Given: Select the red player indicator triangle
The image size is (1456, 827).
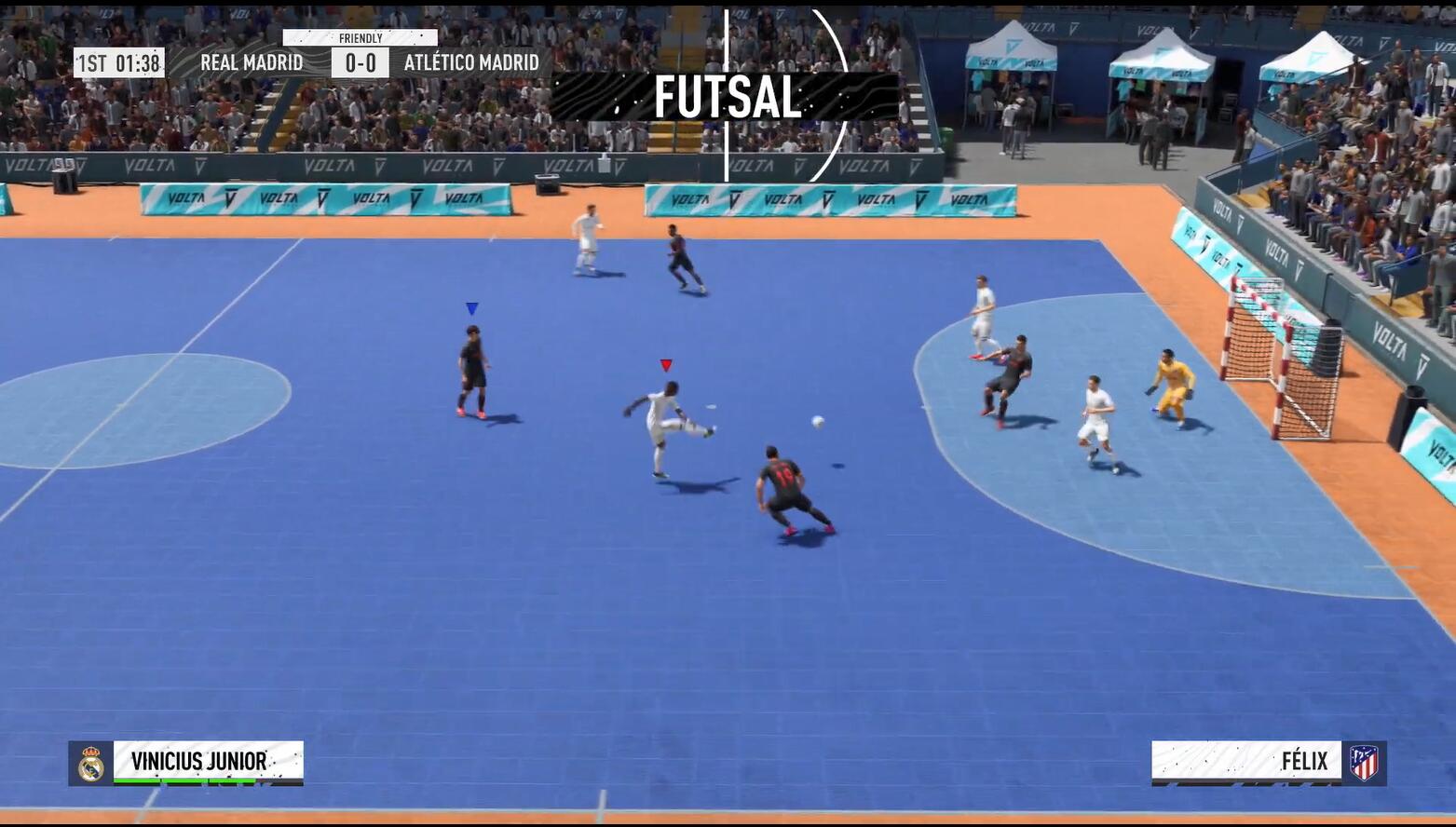Looking at the screenshot, I should tap(666, 364).
